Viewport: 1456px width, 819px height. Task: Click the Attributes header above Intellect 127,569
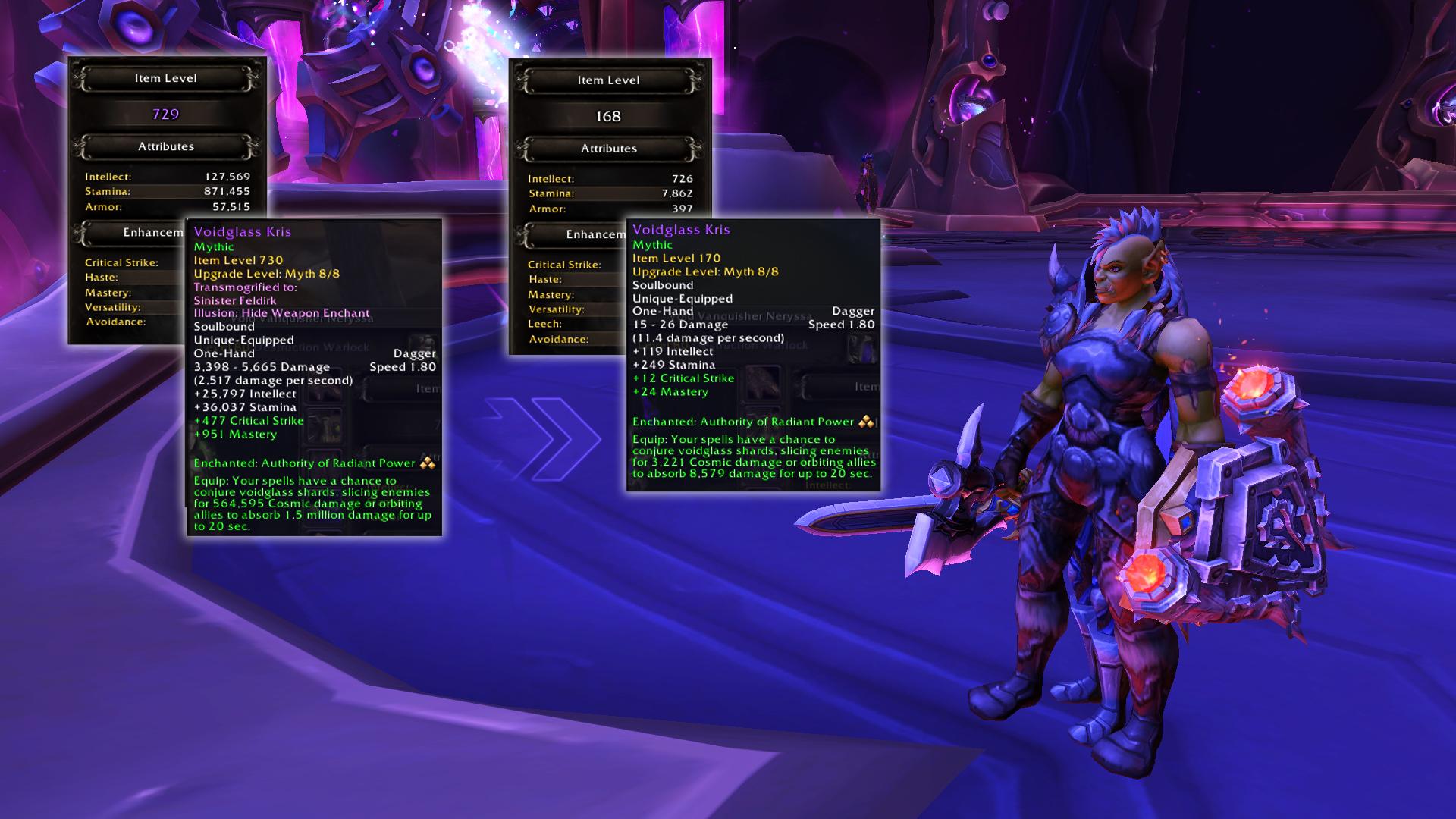point(166,146)
